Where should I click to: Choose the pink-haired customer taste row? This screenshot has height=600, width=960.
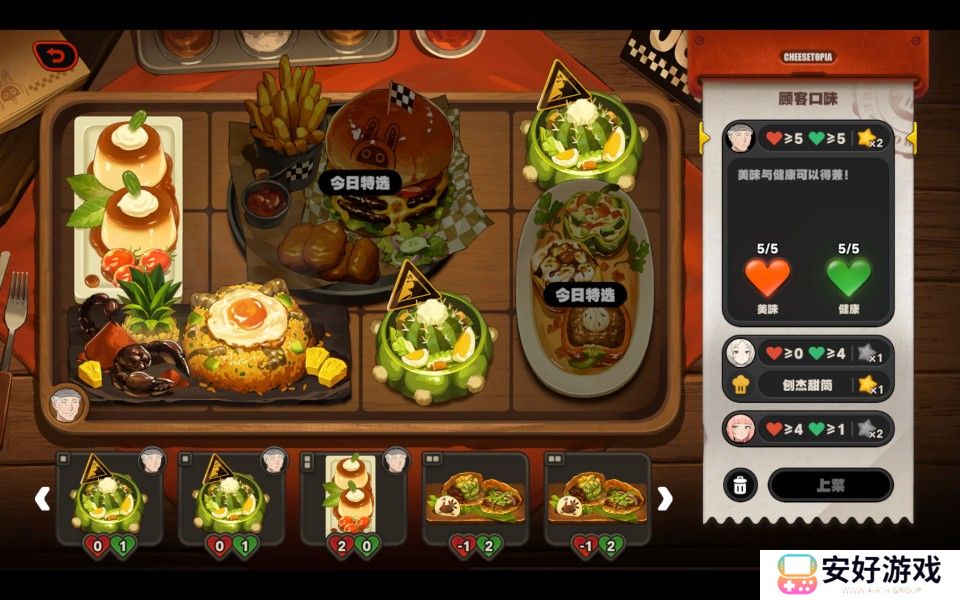(808, 429)
